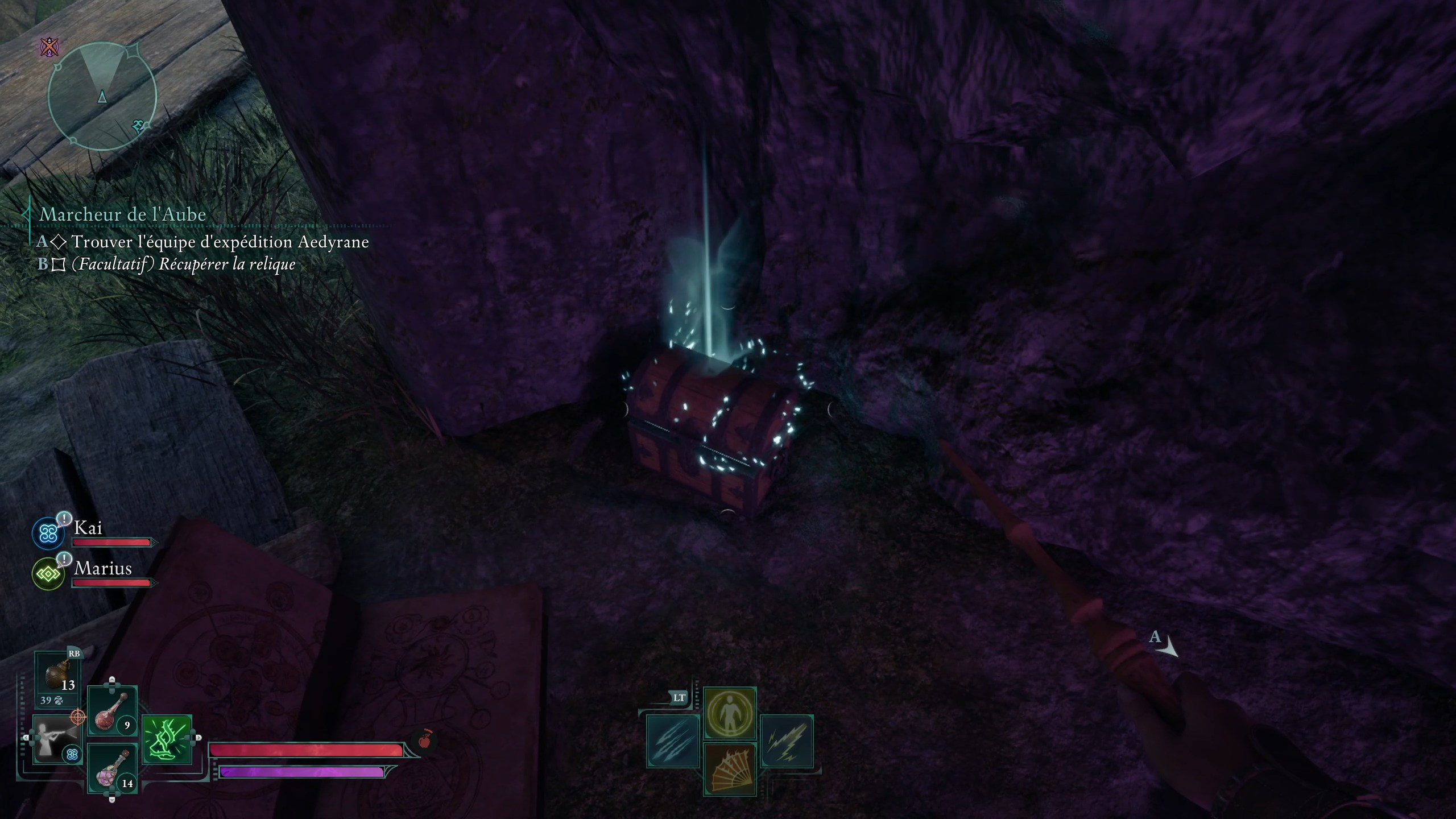Select Kai's blue companion portrait
The height and width of the screenshot is (819, 1456).
click(48, 533)
